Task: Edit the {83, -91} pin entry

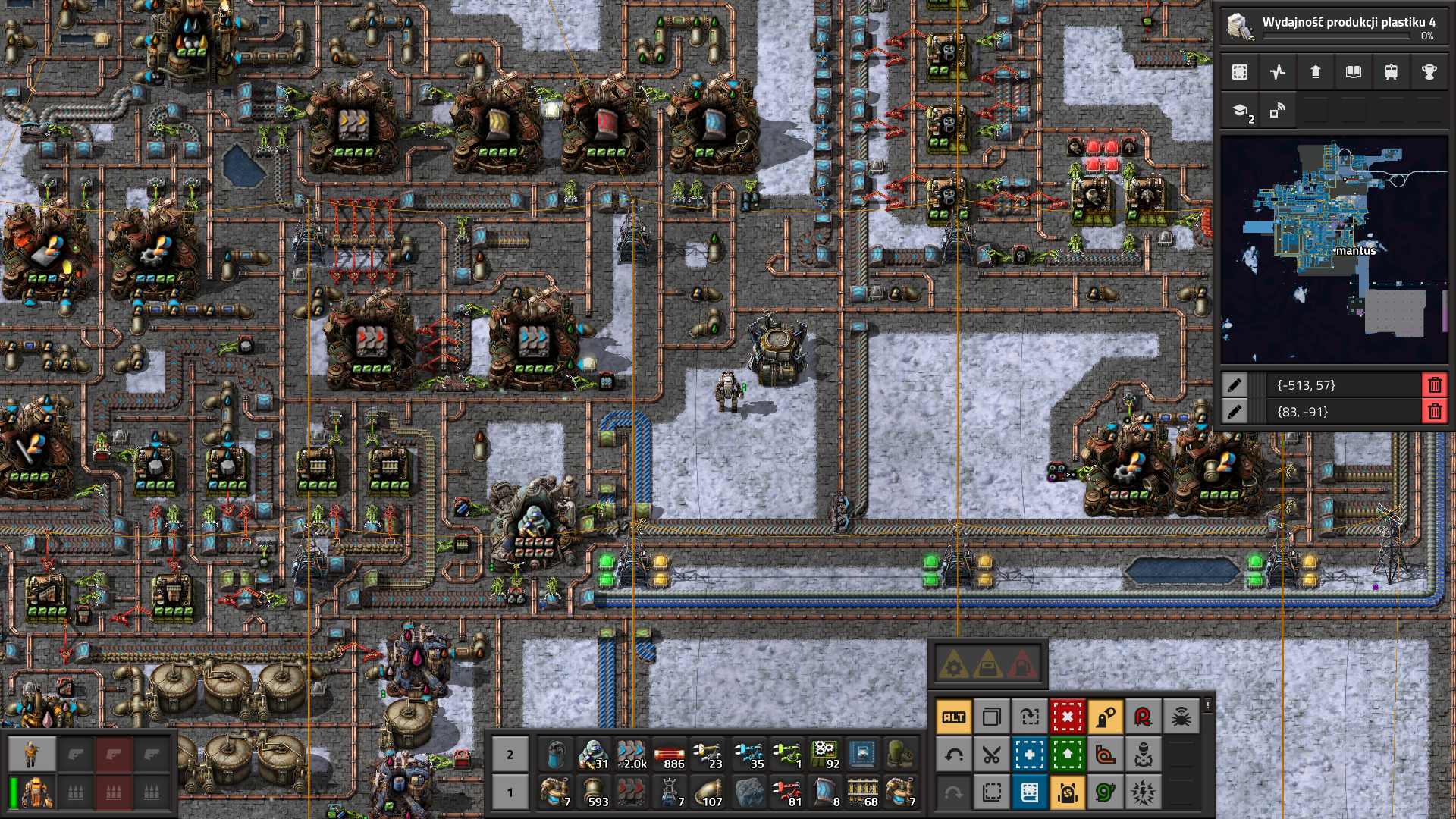Action: pos(1235,412)
